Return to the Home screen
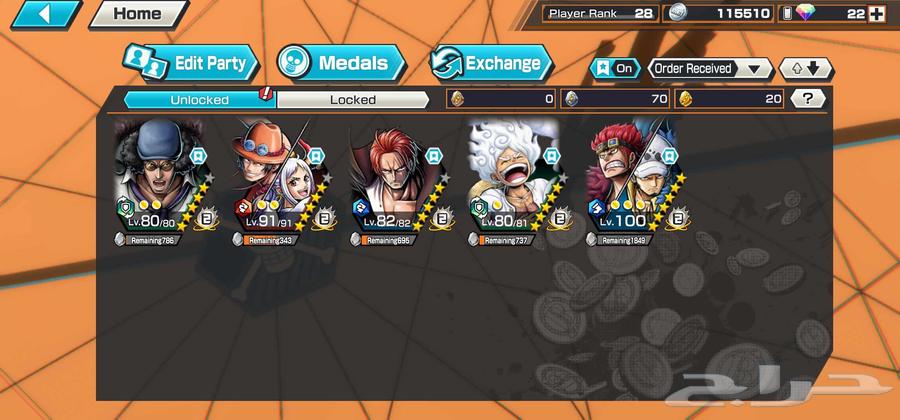900x420 pixels. (137, 14)
